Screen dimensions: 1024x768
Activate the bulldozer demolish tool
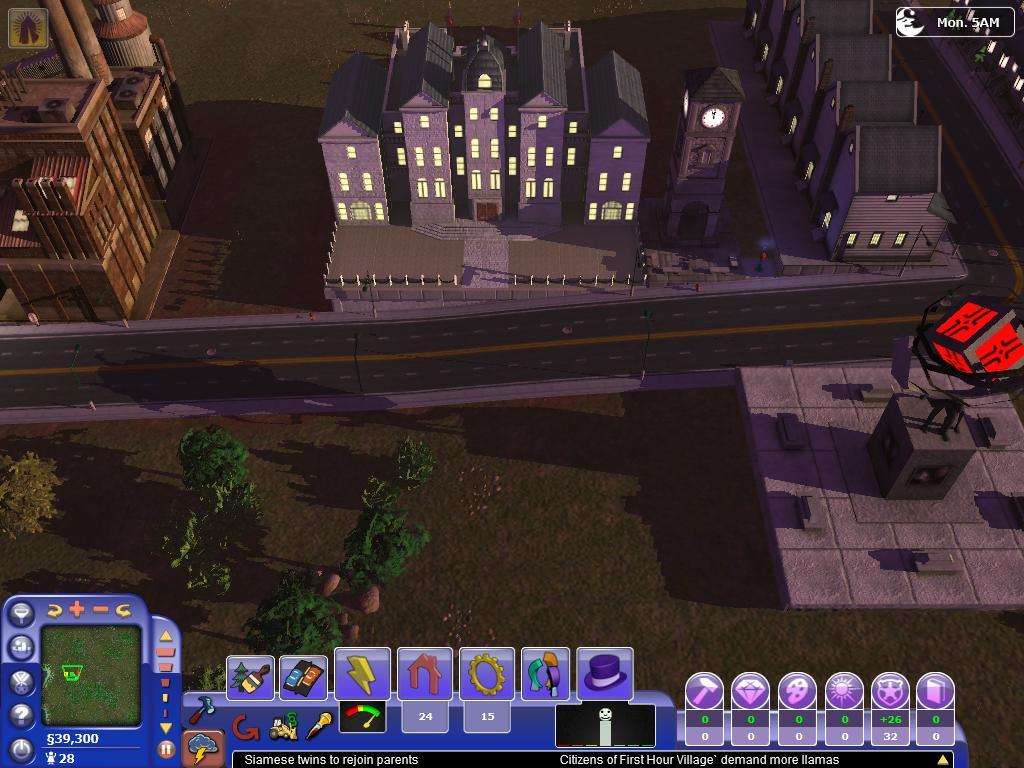point(283,727)
